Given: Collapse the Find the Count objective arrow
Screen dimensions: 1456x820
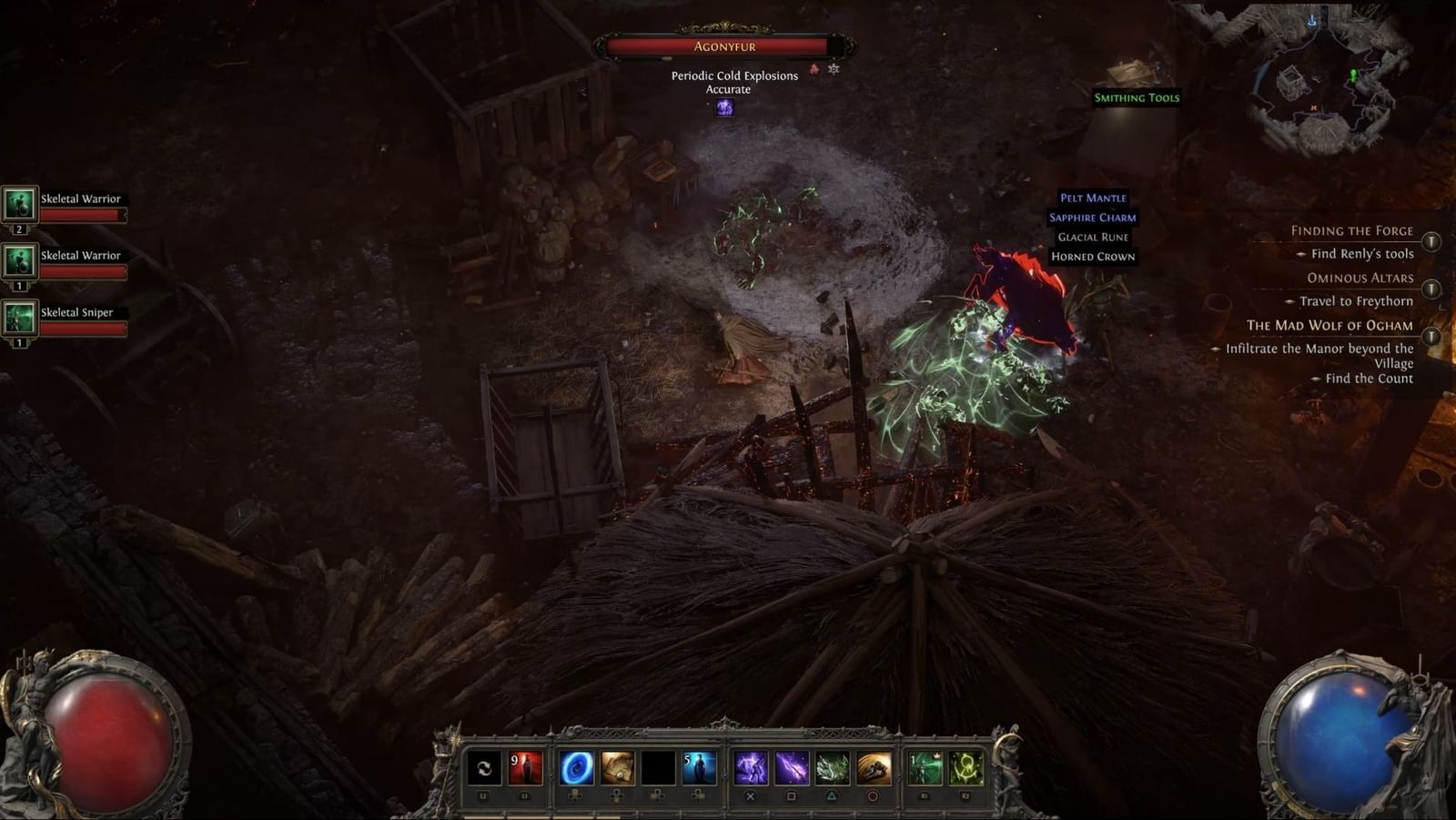Looking at the screenshot, I should tap(1317, 378).
